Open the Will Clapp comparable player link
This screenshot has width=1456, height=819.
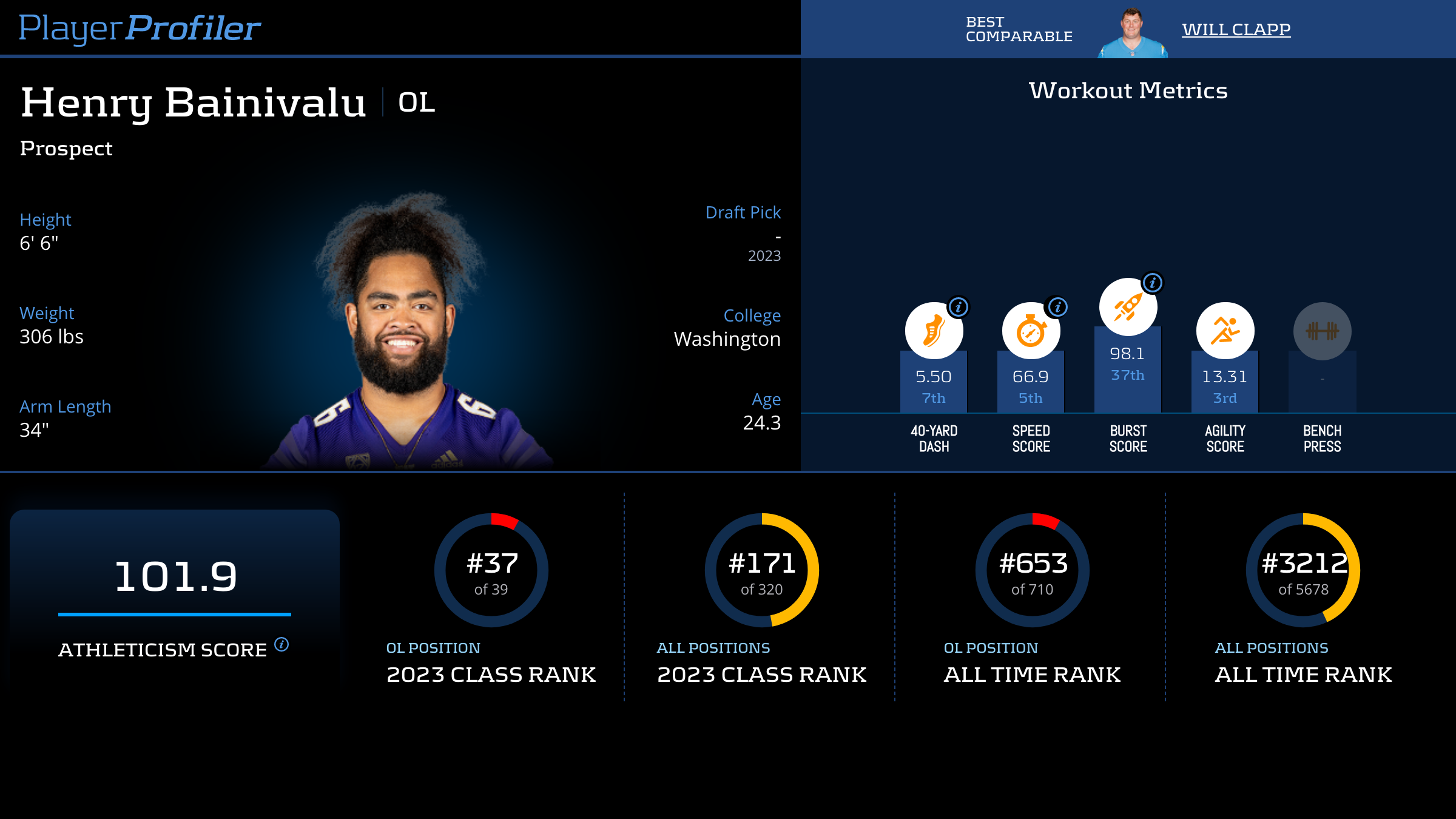[1236, 29]
